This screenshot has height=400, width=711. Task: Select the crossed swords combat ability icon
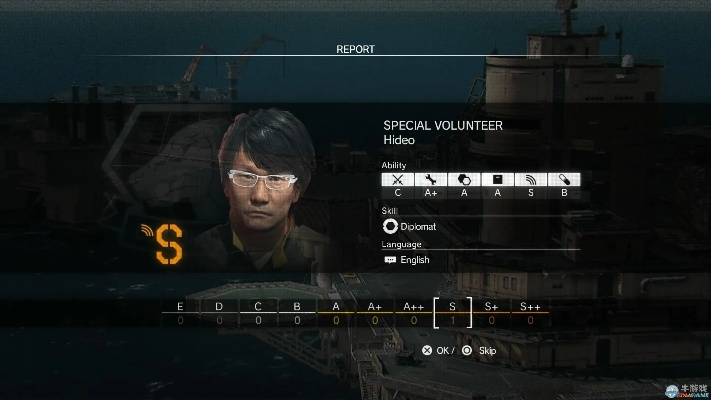pos(398,180)
